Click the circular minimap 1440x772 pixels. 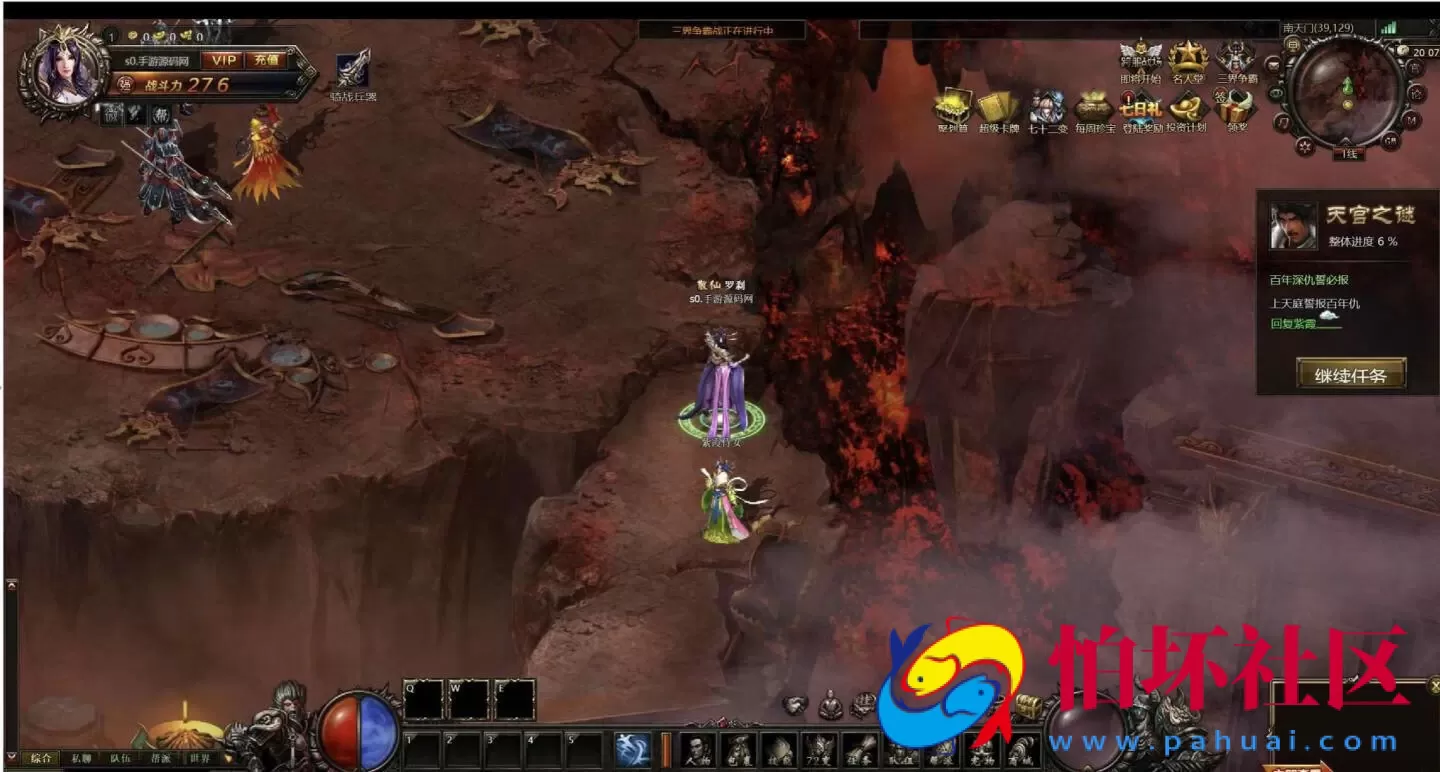pos(1345,92)
